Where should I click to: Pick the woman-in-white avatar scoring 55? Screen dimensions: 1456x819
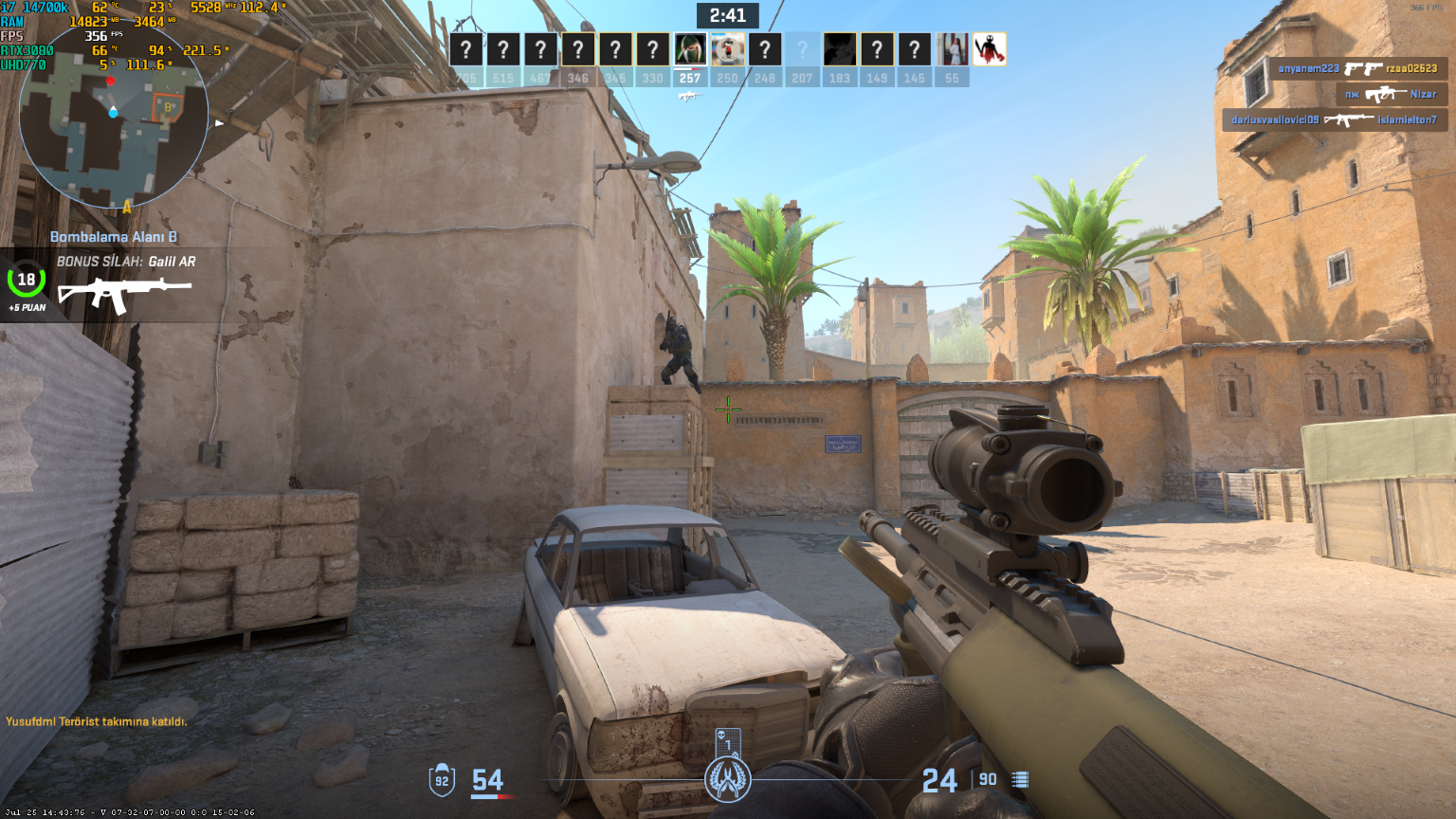click(952, 49)
